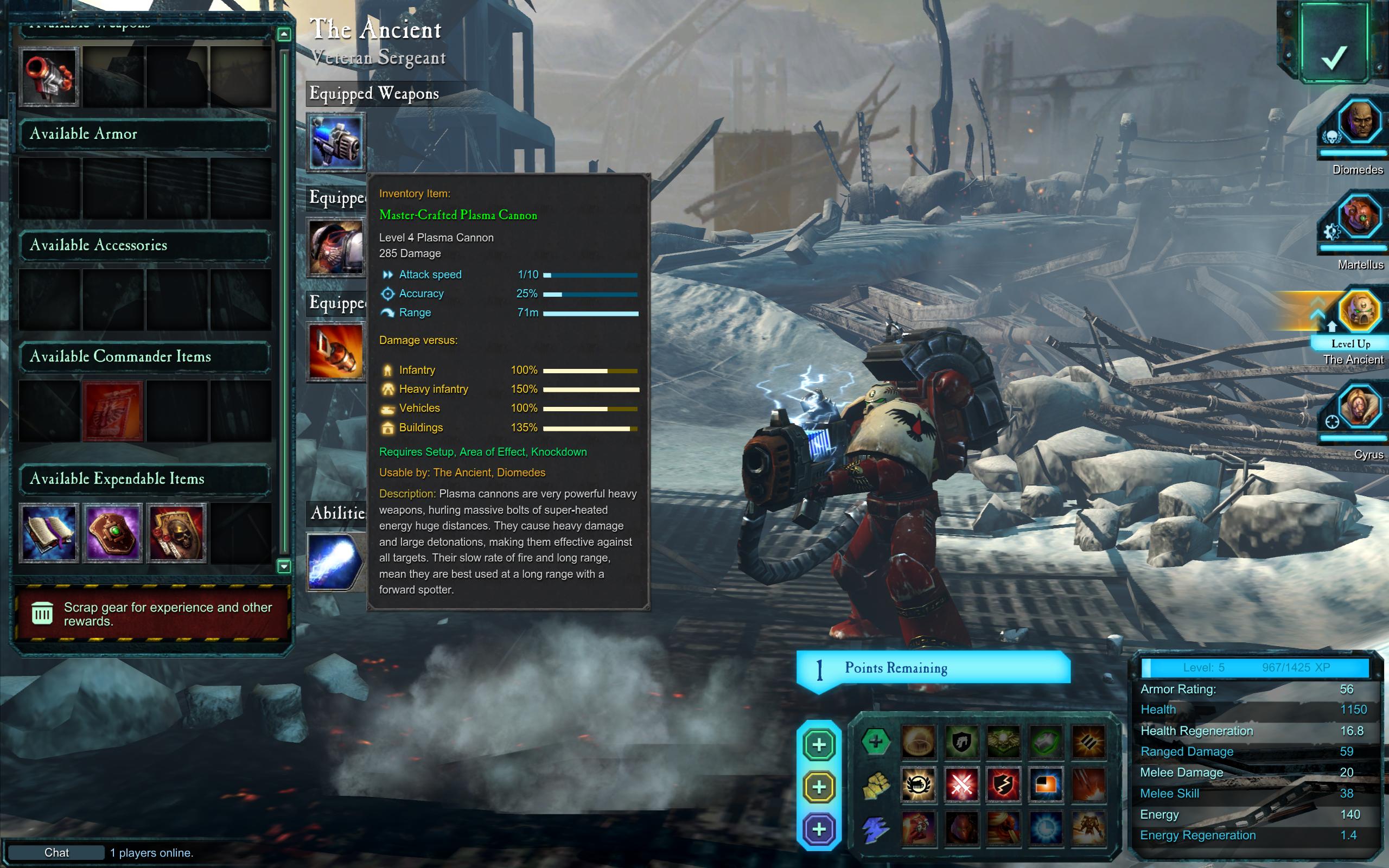Confirm squad setup with the checkmark button

click(1333, 43)
